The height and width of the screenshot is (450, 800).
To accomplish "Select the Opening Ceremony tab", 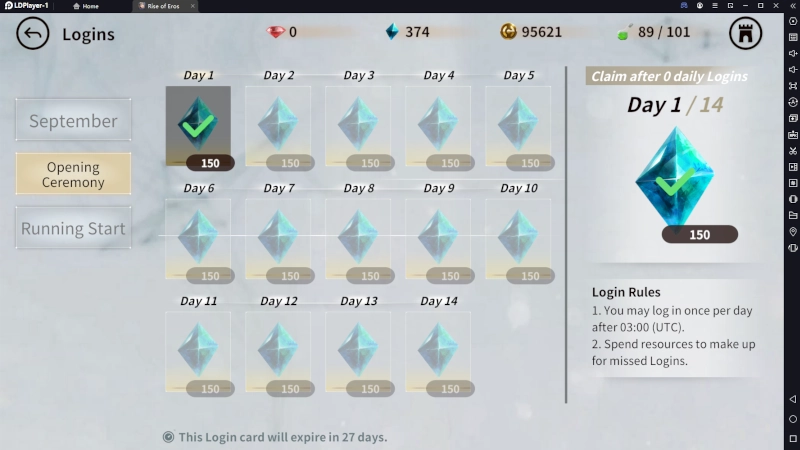I will click(73, 174).
